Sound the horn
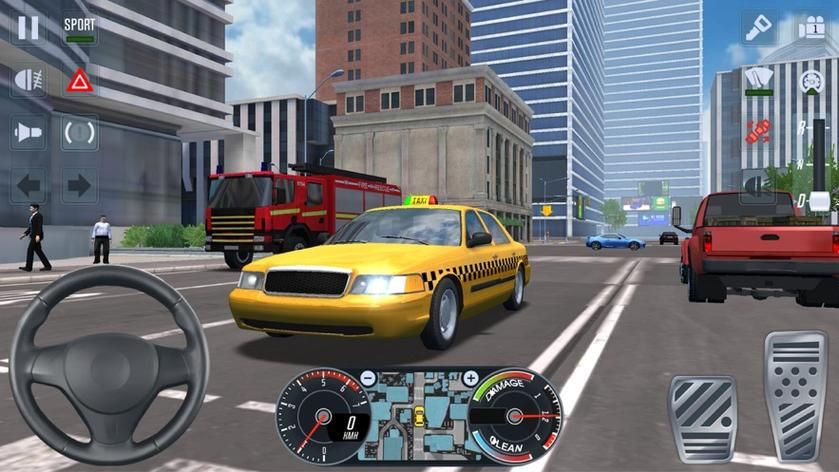The image size is (839, 472). coord(28,132)
